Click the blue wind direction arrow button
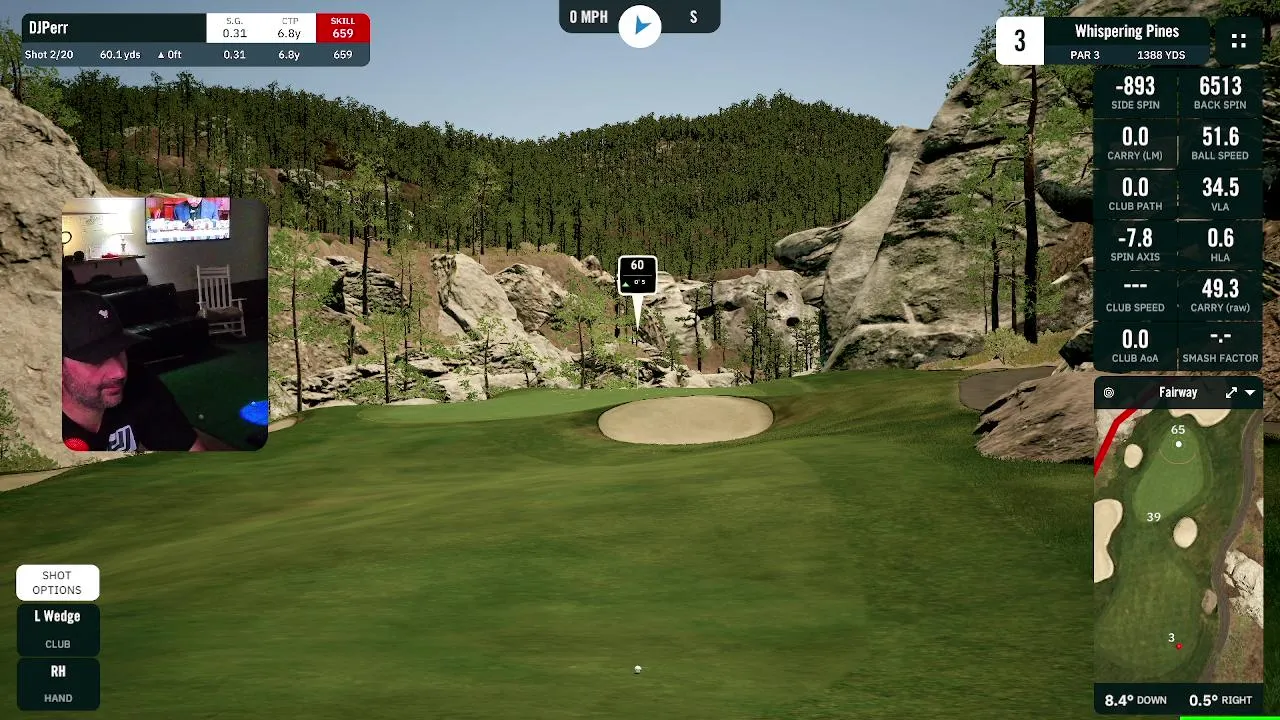The image size is (1280, 720). [640, 24]
